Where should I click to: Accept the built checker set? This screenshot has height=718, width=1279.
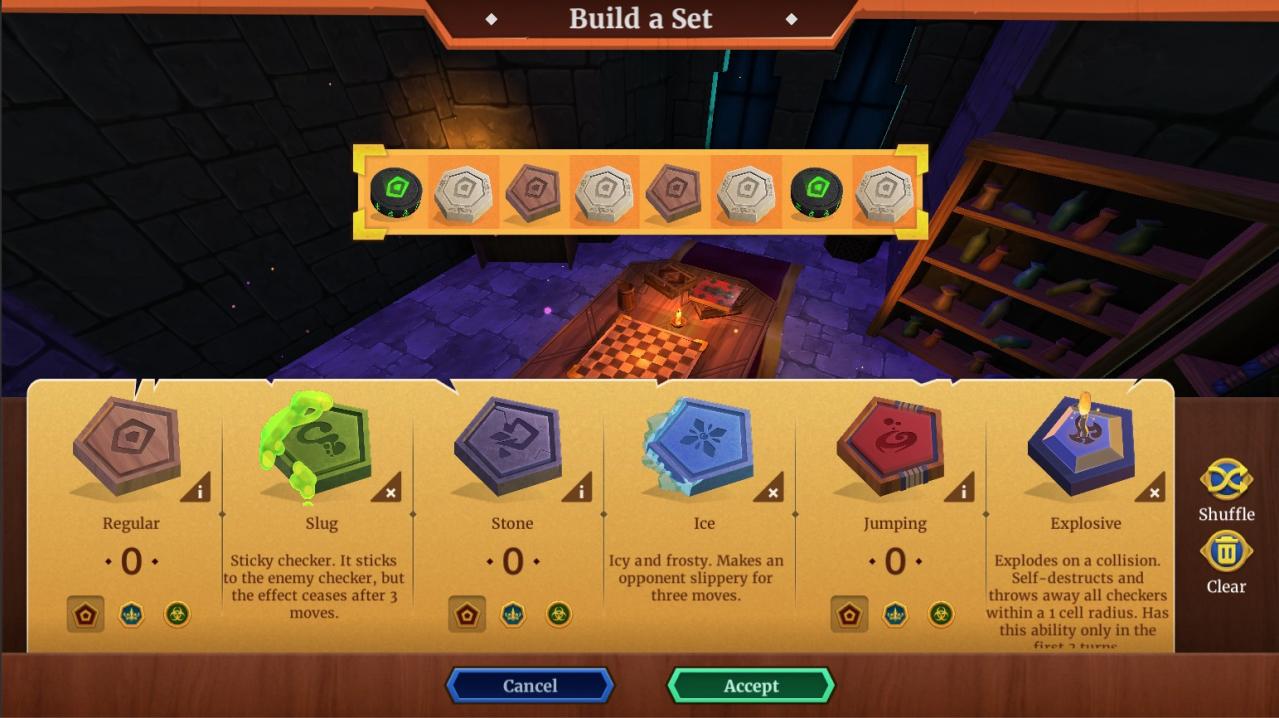(750, 686)
